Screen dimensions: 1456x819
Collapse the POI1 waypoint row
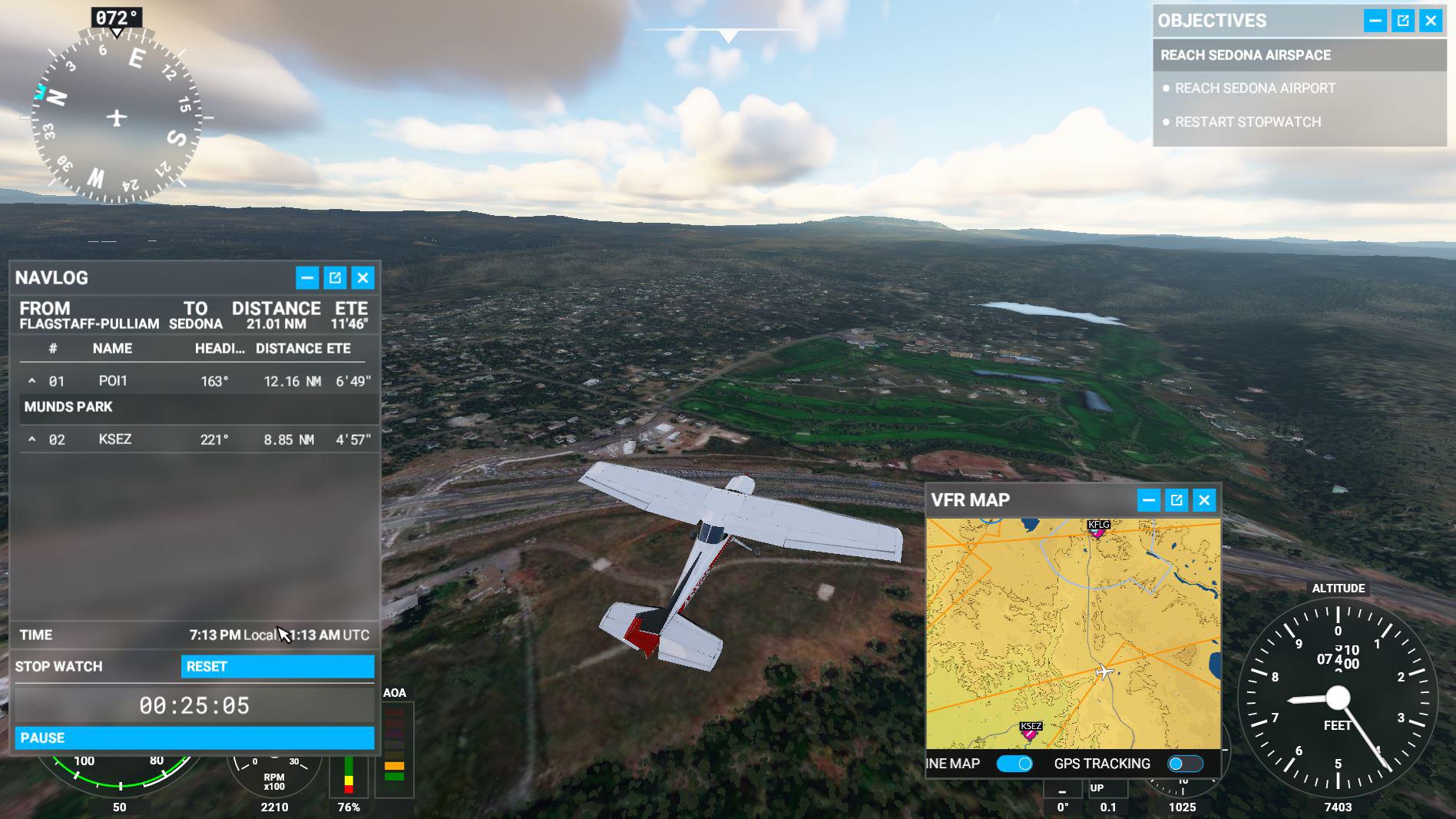[x=32, y=380]
